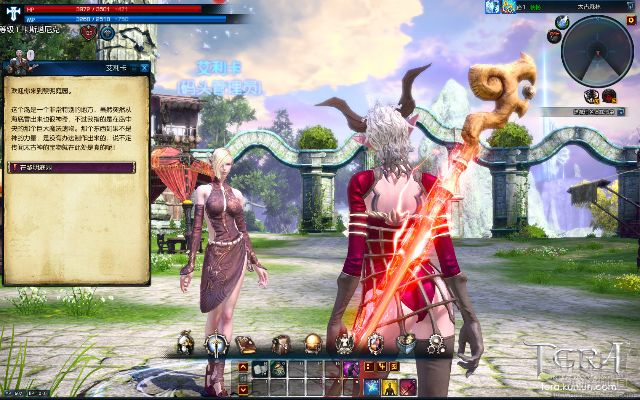The image size is (640, 400).
Task: Open the sword-and-shield menu icon
Action: 216,344
